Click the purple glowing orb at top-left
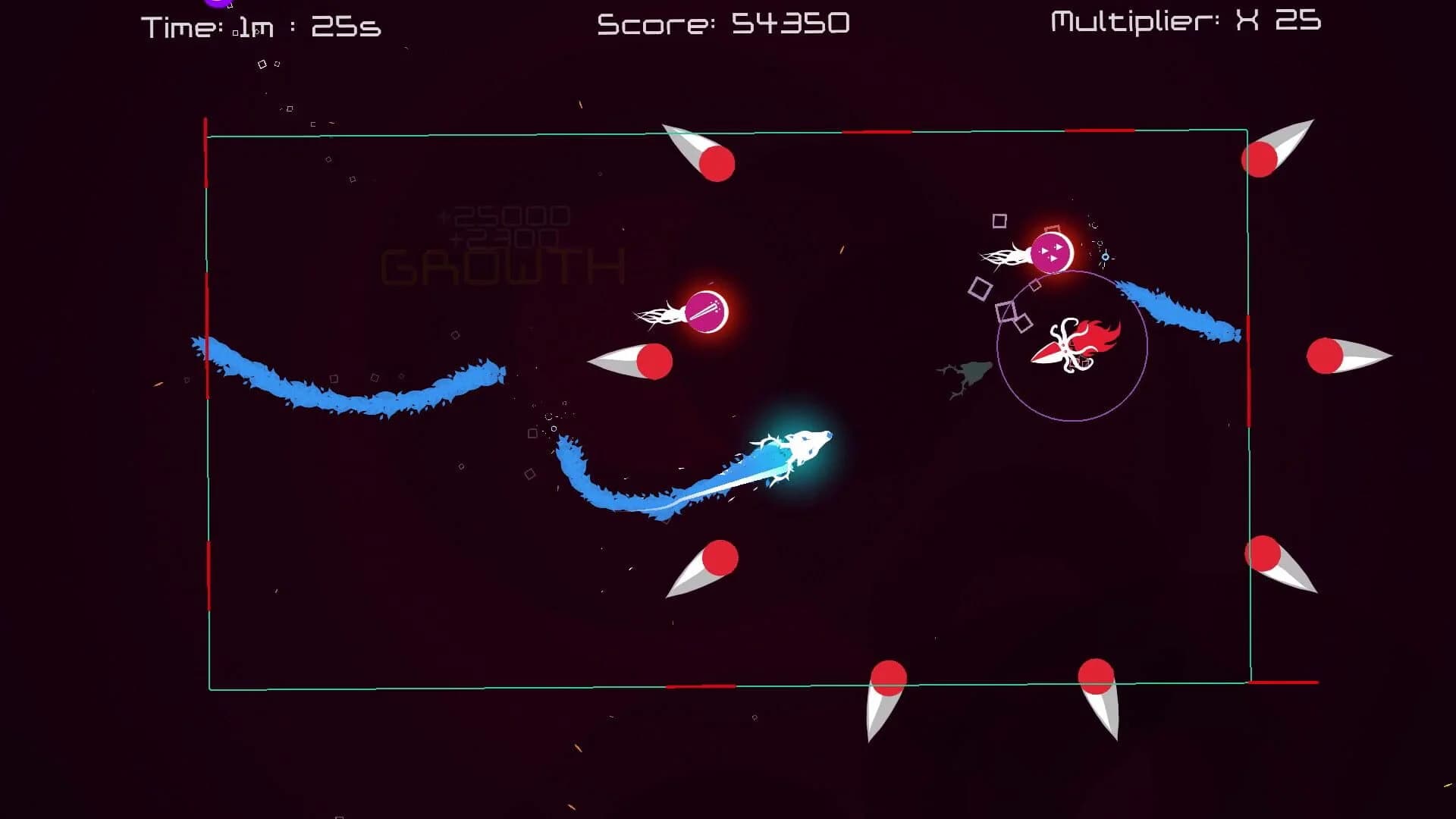Viewport: 1456px width, 819px height. tap(215, 4)
